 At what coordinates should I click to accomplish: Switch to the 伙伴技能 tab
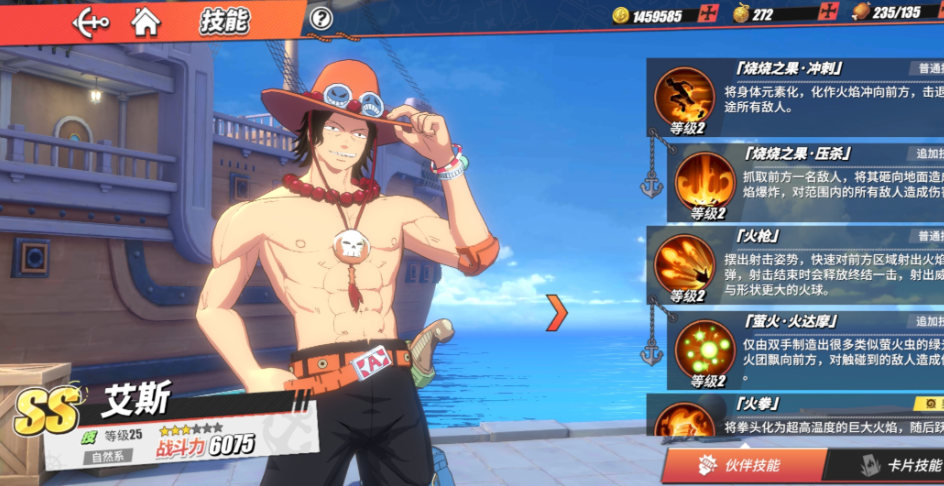coord(744,465)
